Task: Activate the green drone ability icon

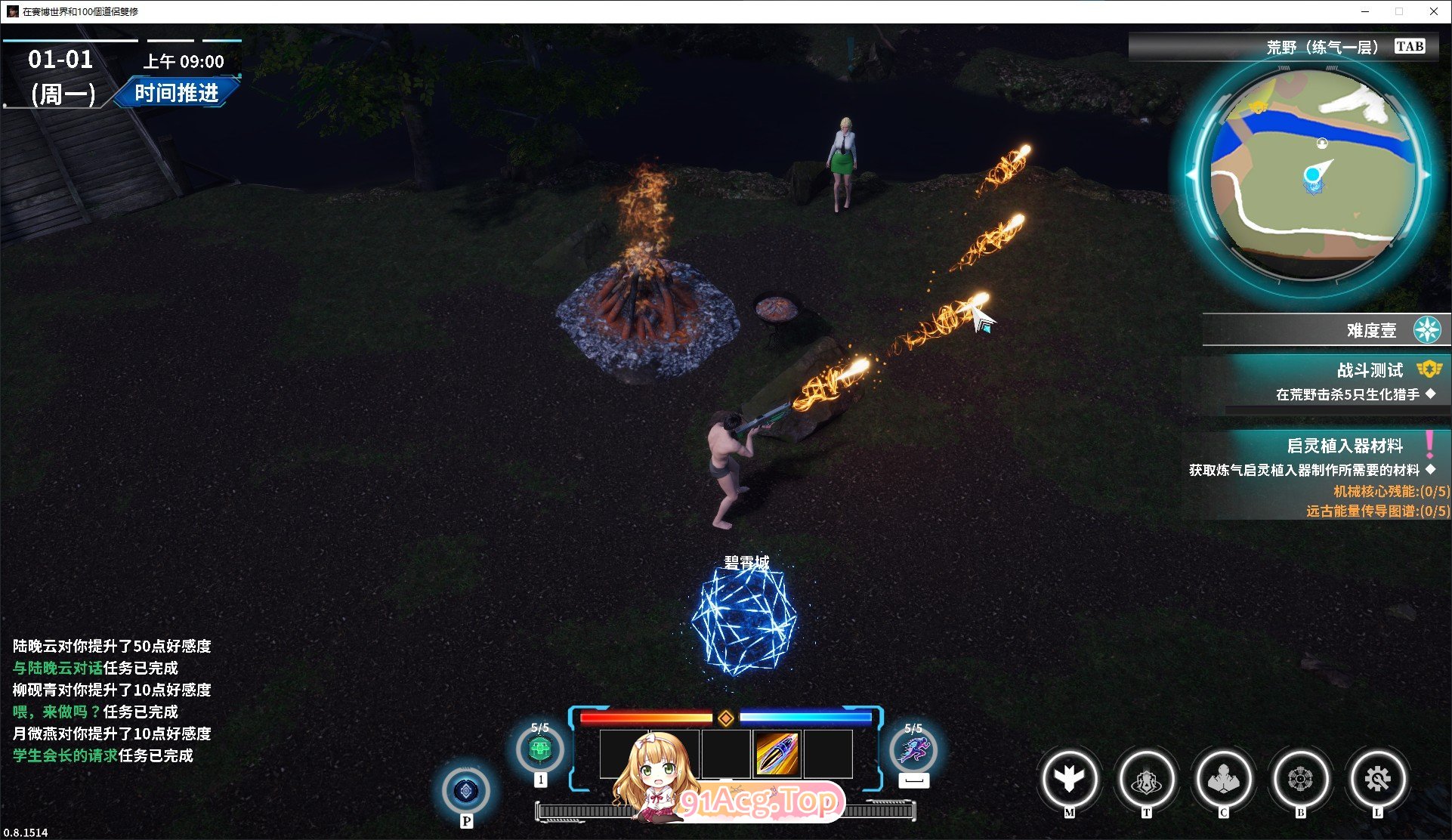Action: coord(539,750)
